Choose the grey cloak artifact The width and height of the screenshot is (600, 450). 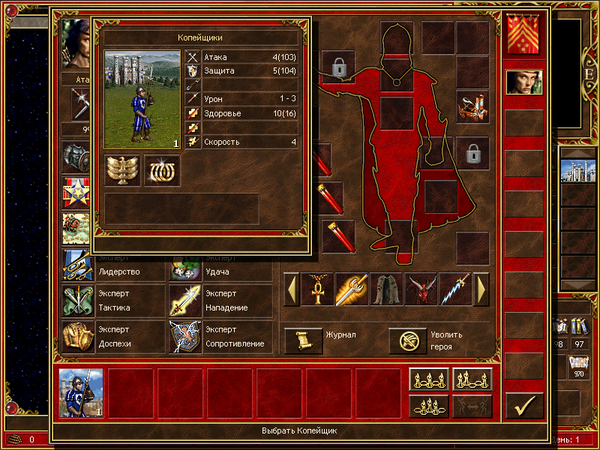[386, 290]
